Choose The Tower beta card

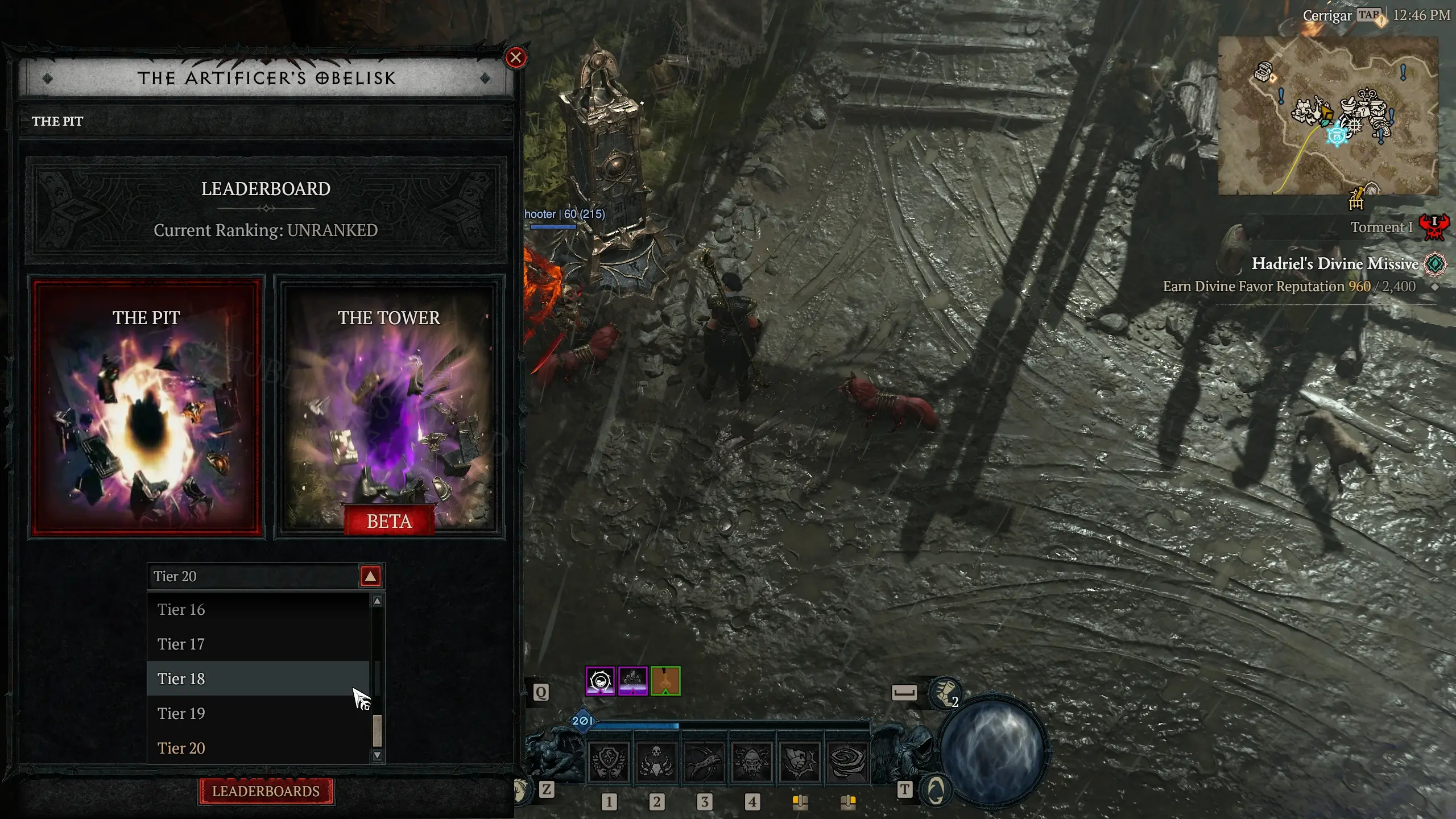(389, 407)
